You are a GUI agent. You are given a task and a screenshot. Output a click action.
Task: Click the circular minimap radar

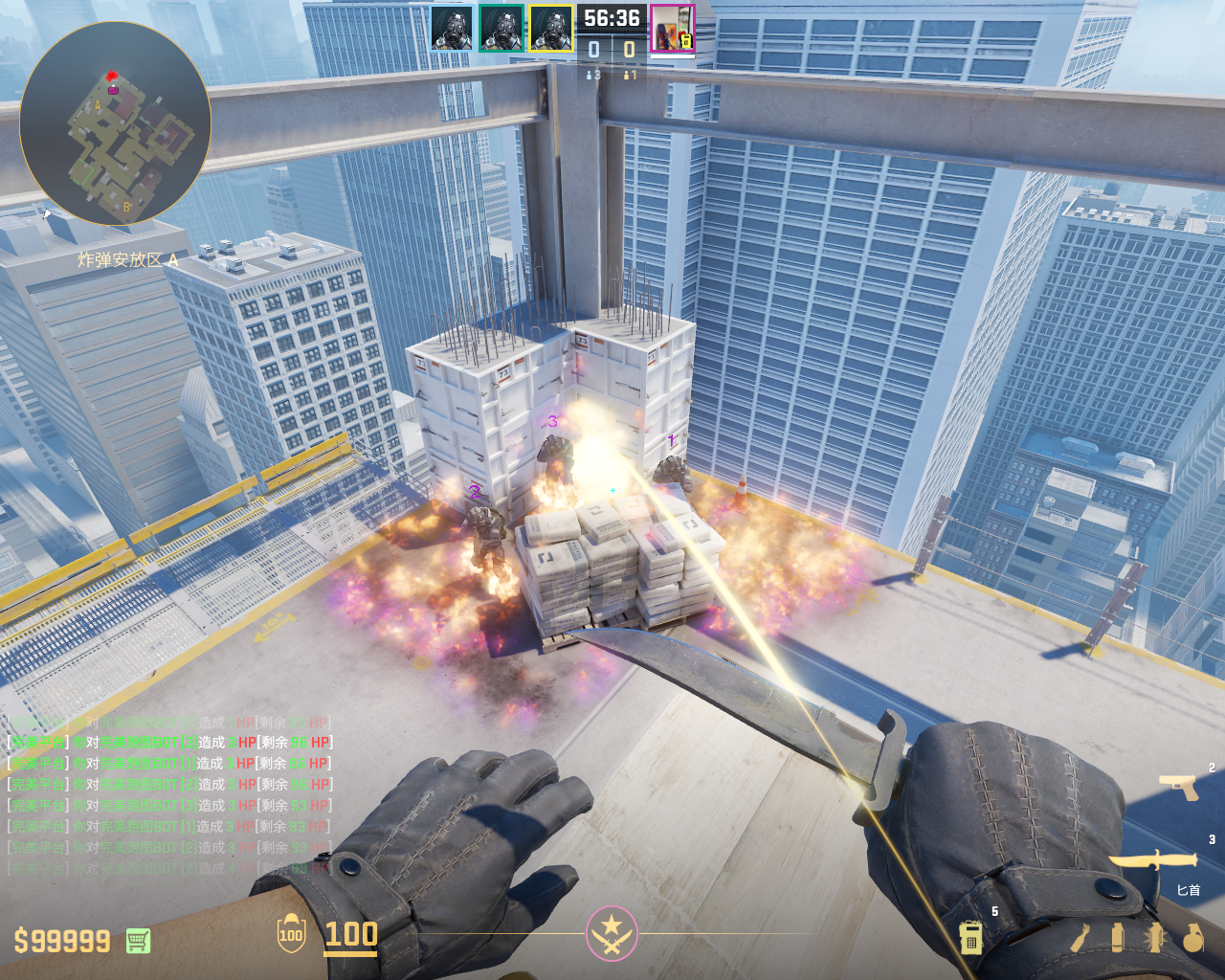tap(115, 123)
